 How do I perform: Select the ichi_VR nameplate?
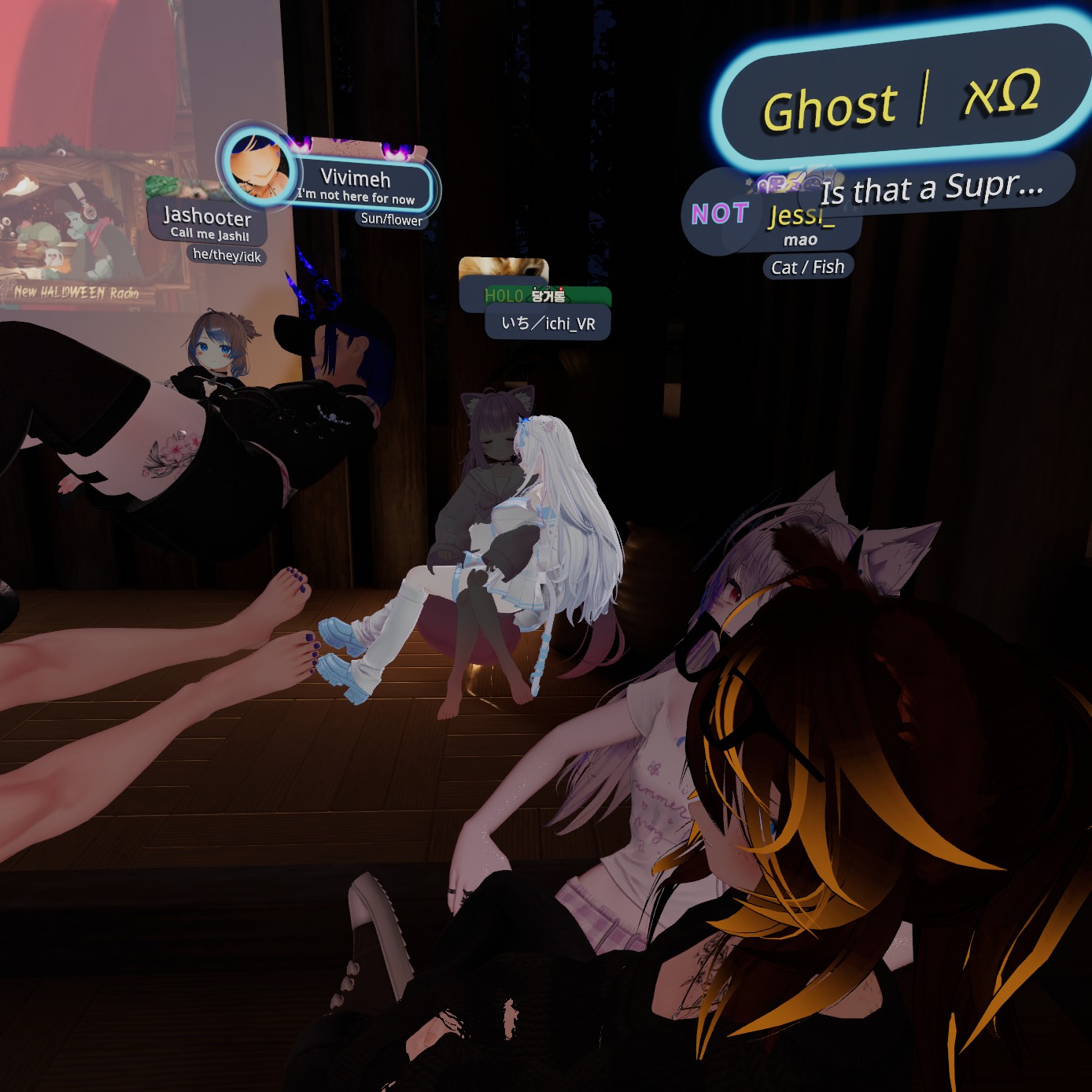[548, 323]
